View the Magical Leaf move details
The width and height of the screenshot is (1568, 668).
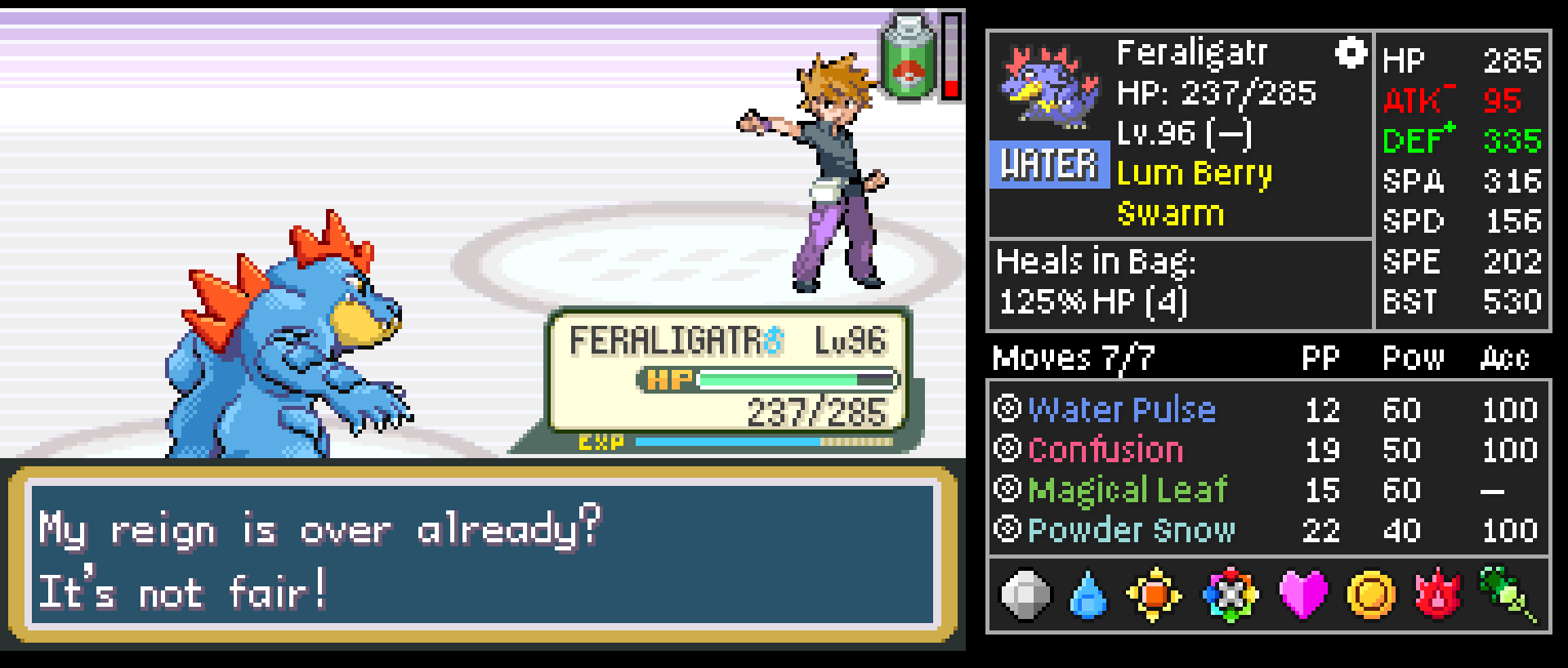click(x=1128, y=490)
